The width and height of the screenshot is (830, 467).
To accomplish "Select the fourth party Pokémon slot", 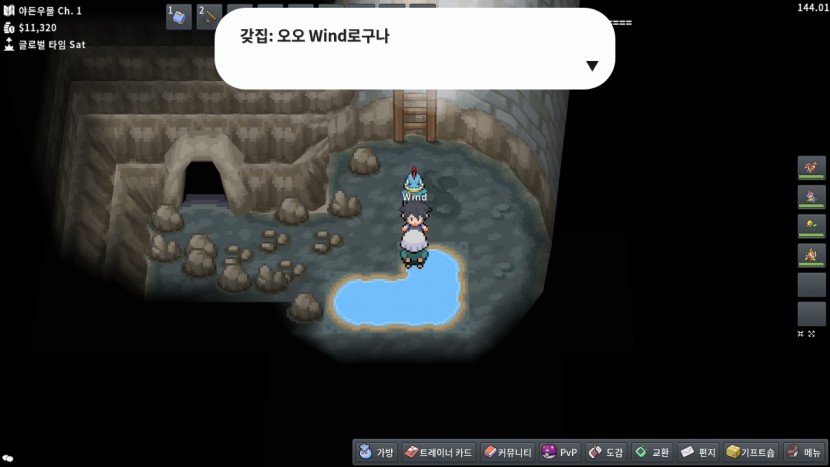I will click(x=811, y=254).
